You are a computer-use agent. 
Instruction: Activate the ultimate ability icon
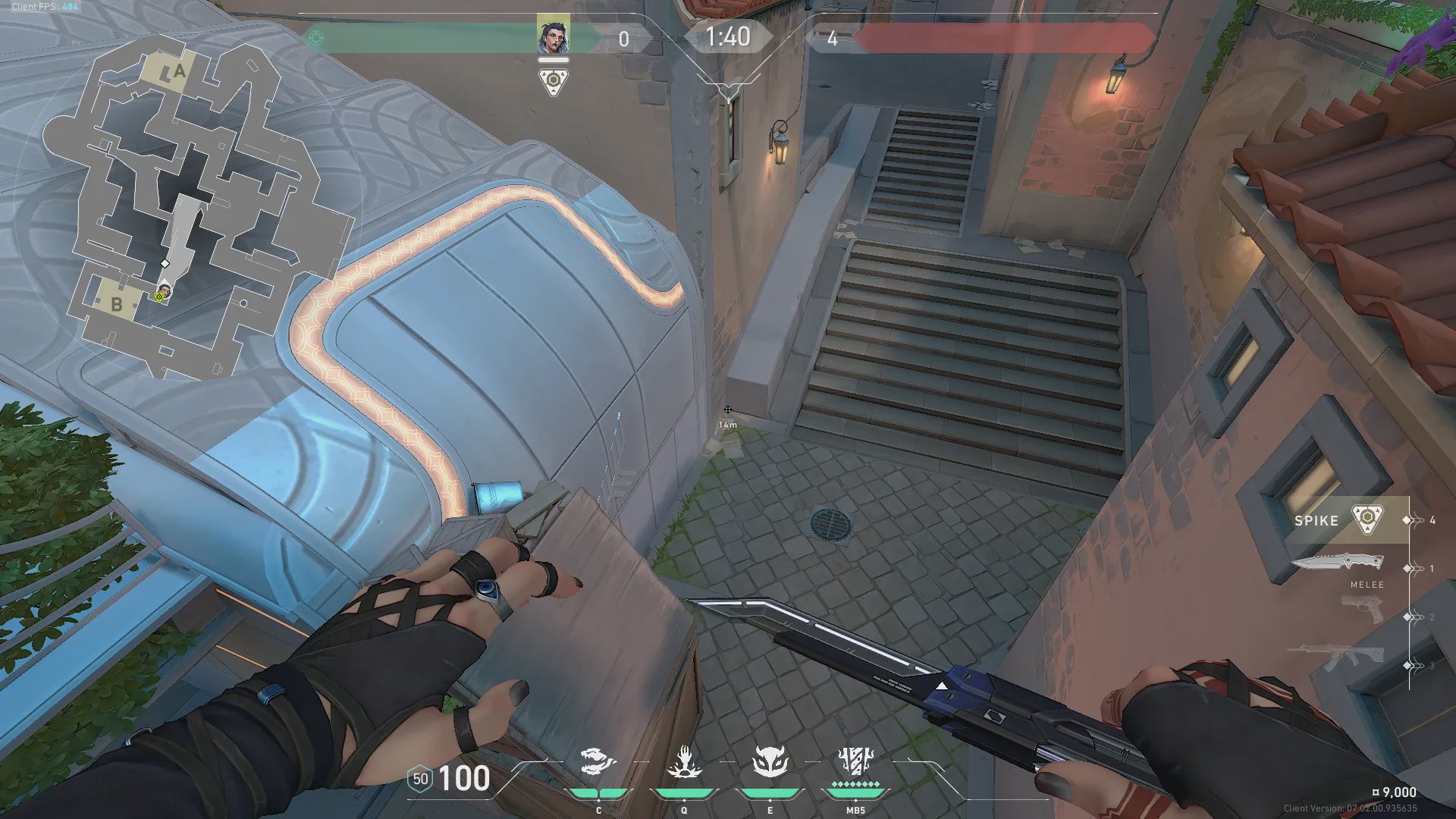[x=855, y=761]
